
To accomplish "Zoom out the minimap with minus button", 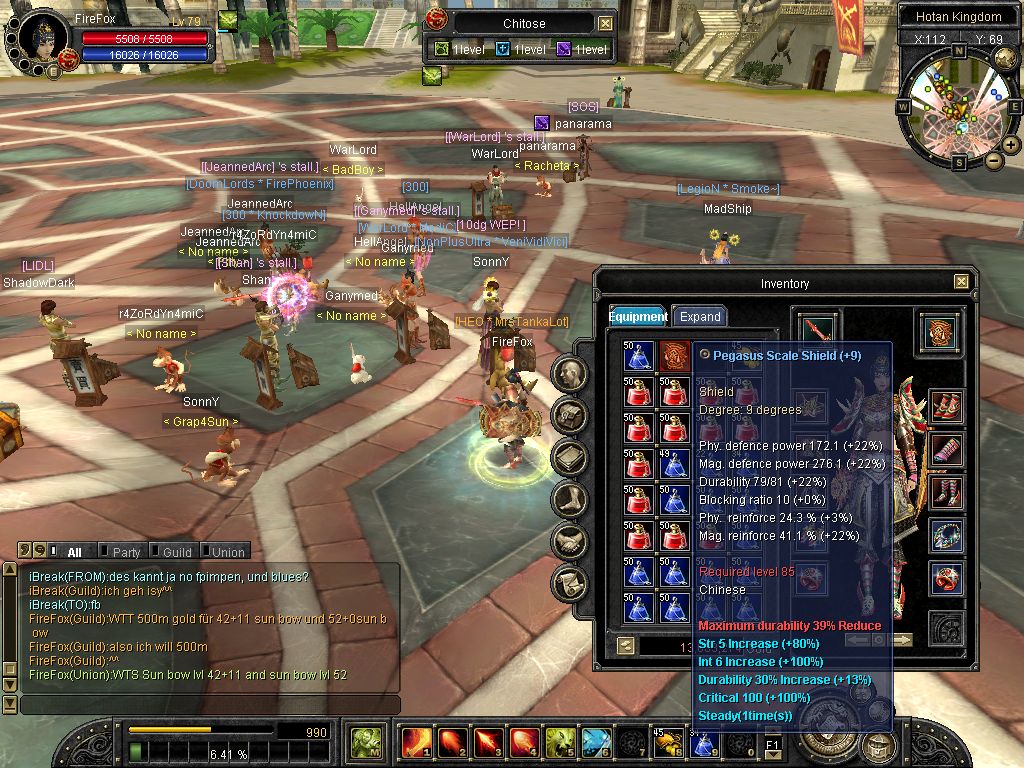I will click(x=993, y=160).
